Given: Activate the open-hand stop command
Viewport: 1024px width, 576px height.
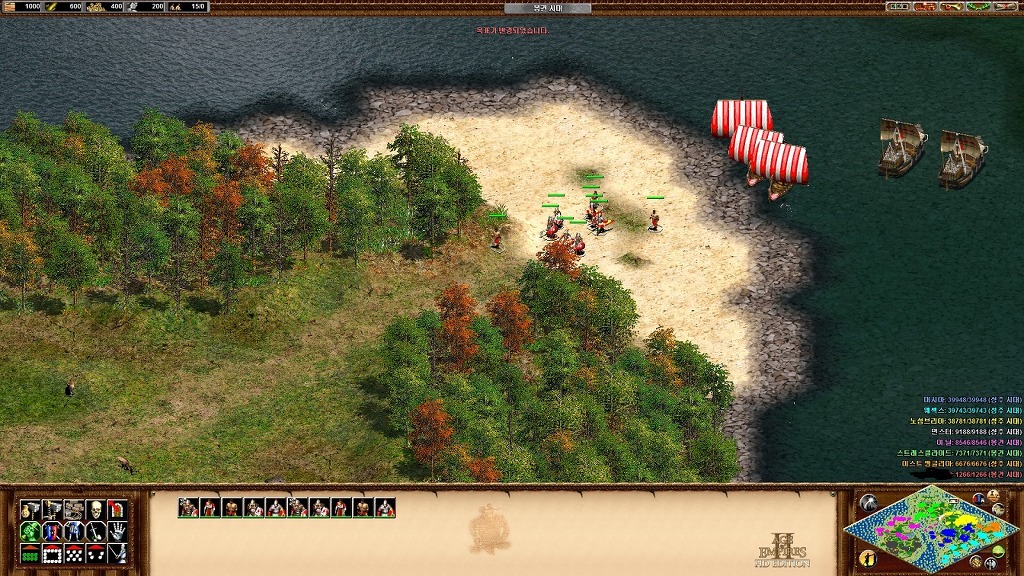Looking at the screenshot, I should (118, 531).
